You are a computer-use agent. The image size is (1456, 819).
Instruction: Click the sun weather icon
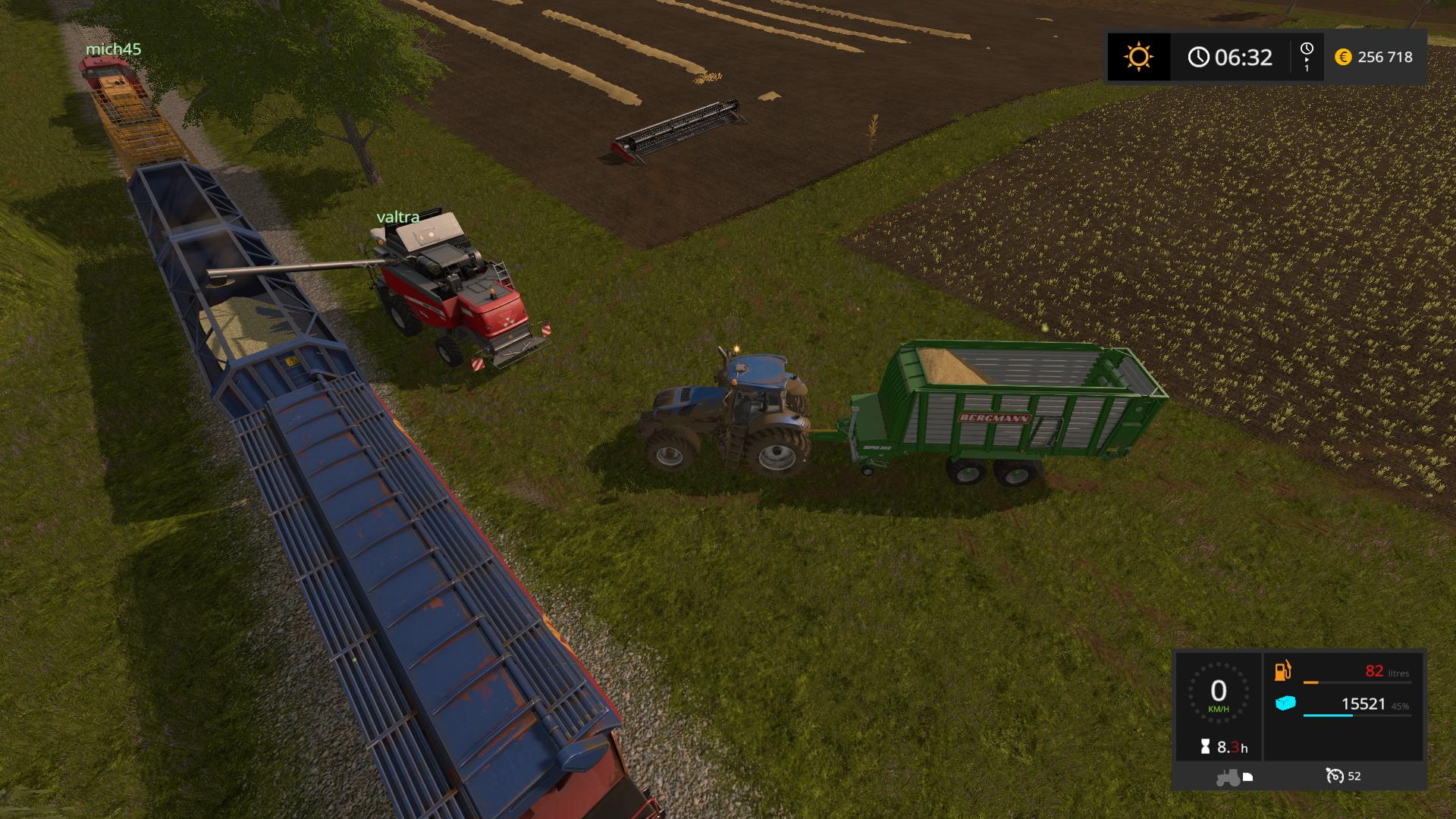click(1138, 57)
